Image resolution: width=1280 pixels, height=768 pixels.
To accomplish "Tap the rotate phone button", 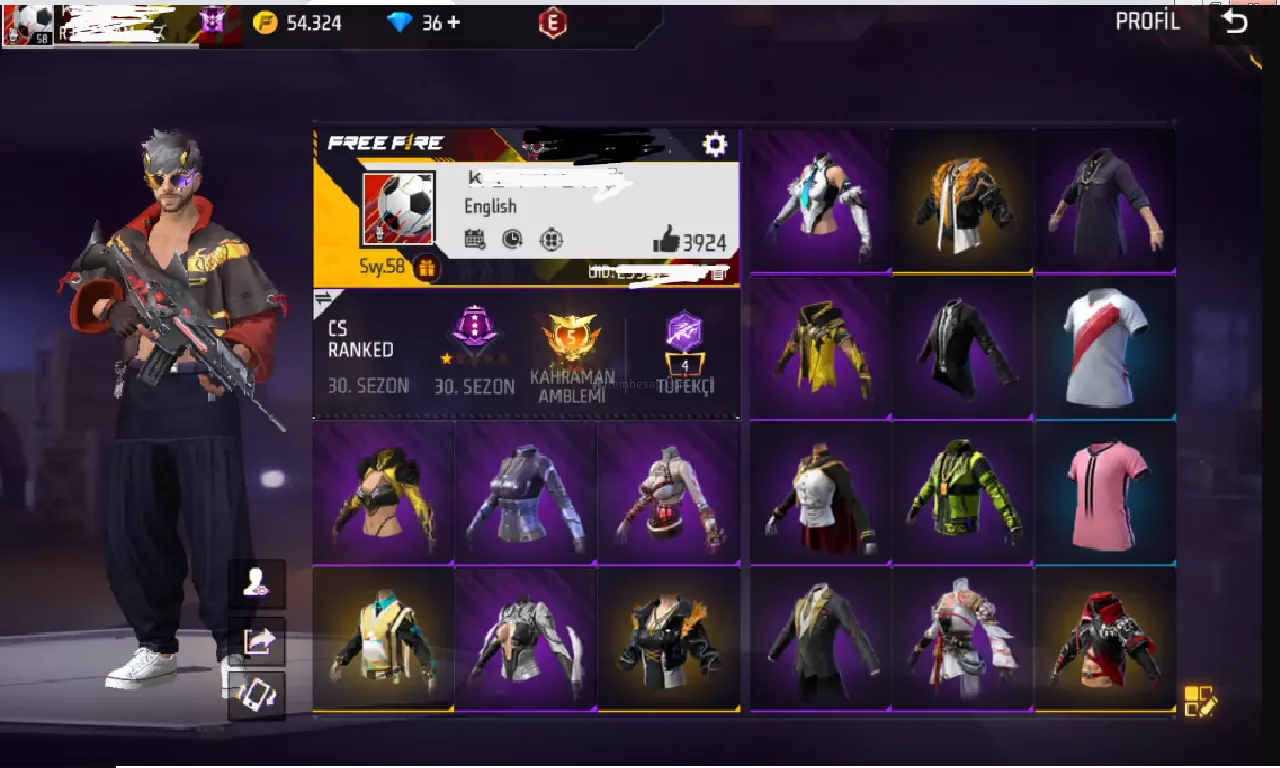I will (x=258, y=695).
